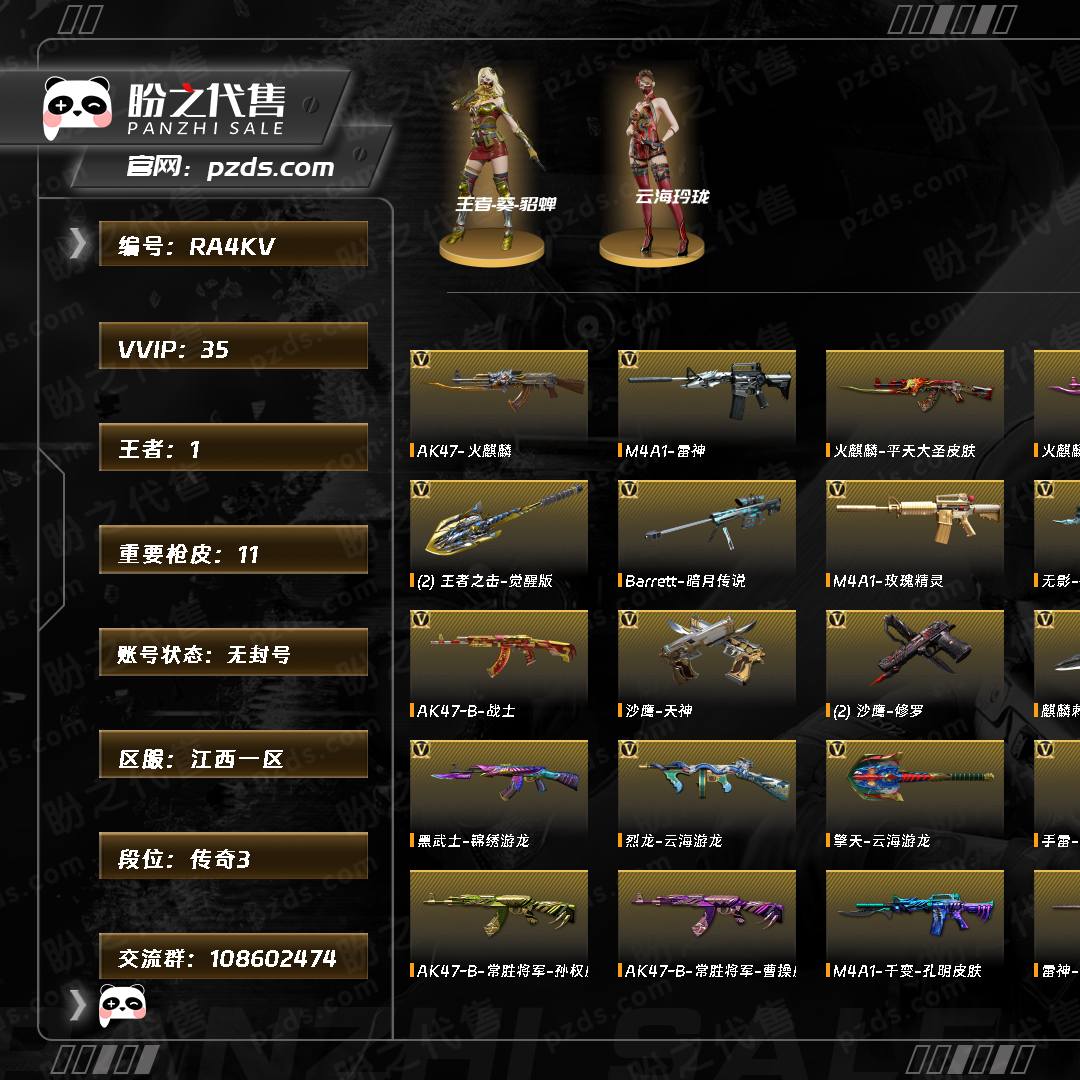
Task: Open the pzds.com official website link
Action: coord(270,167)
